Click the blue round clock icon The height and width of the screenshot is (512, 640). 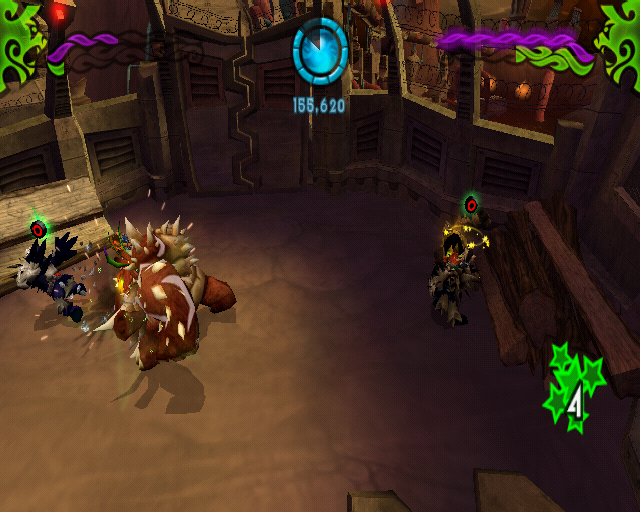[320, 50]
